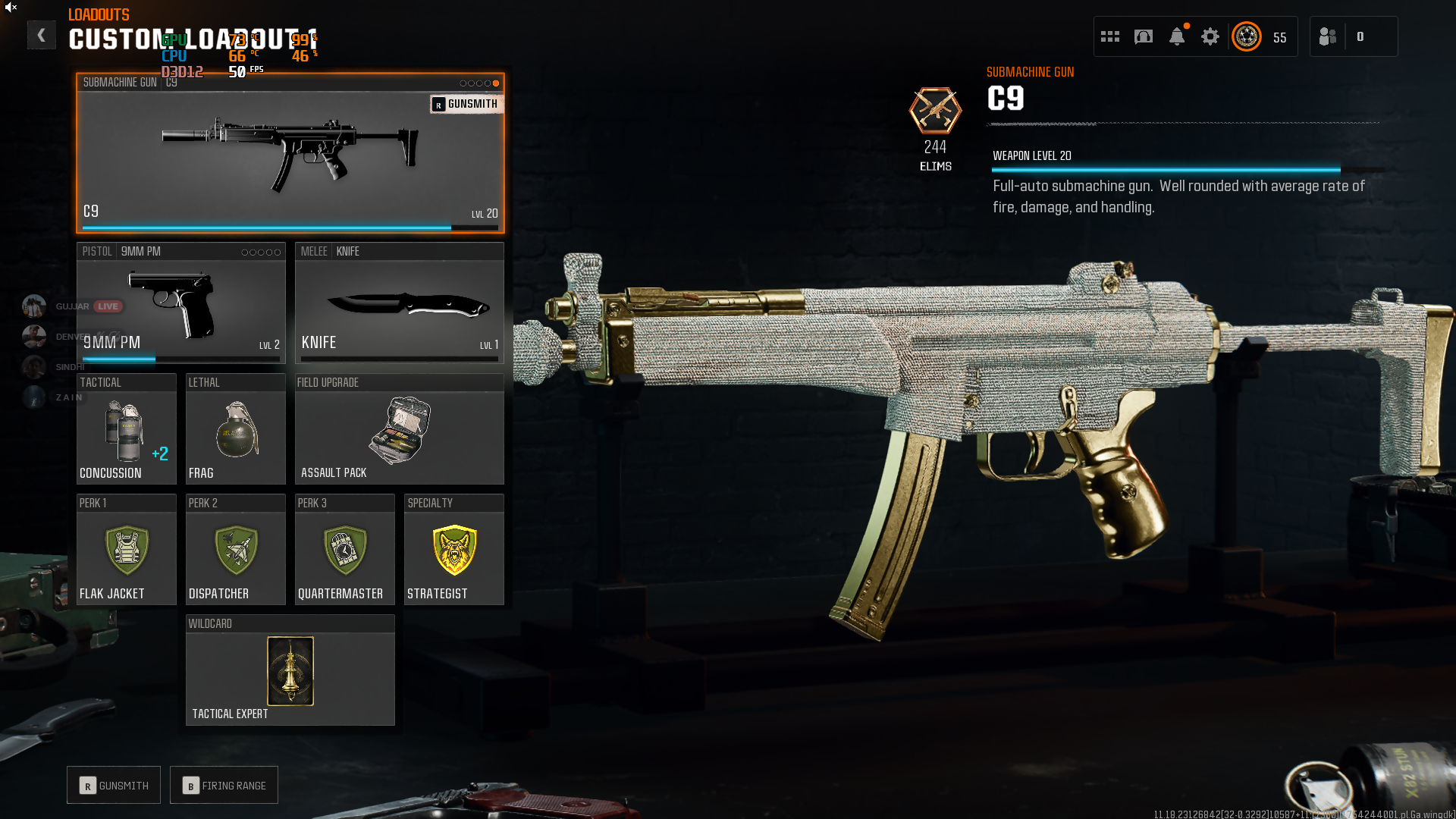Select the Dispatcher perk slot

coord(235,550)
